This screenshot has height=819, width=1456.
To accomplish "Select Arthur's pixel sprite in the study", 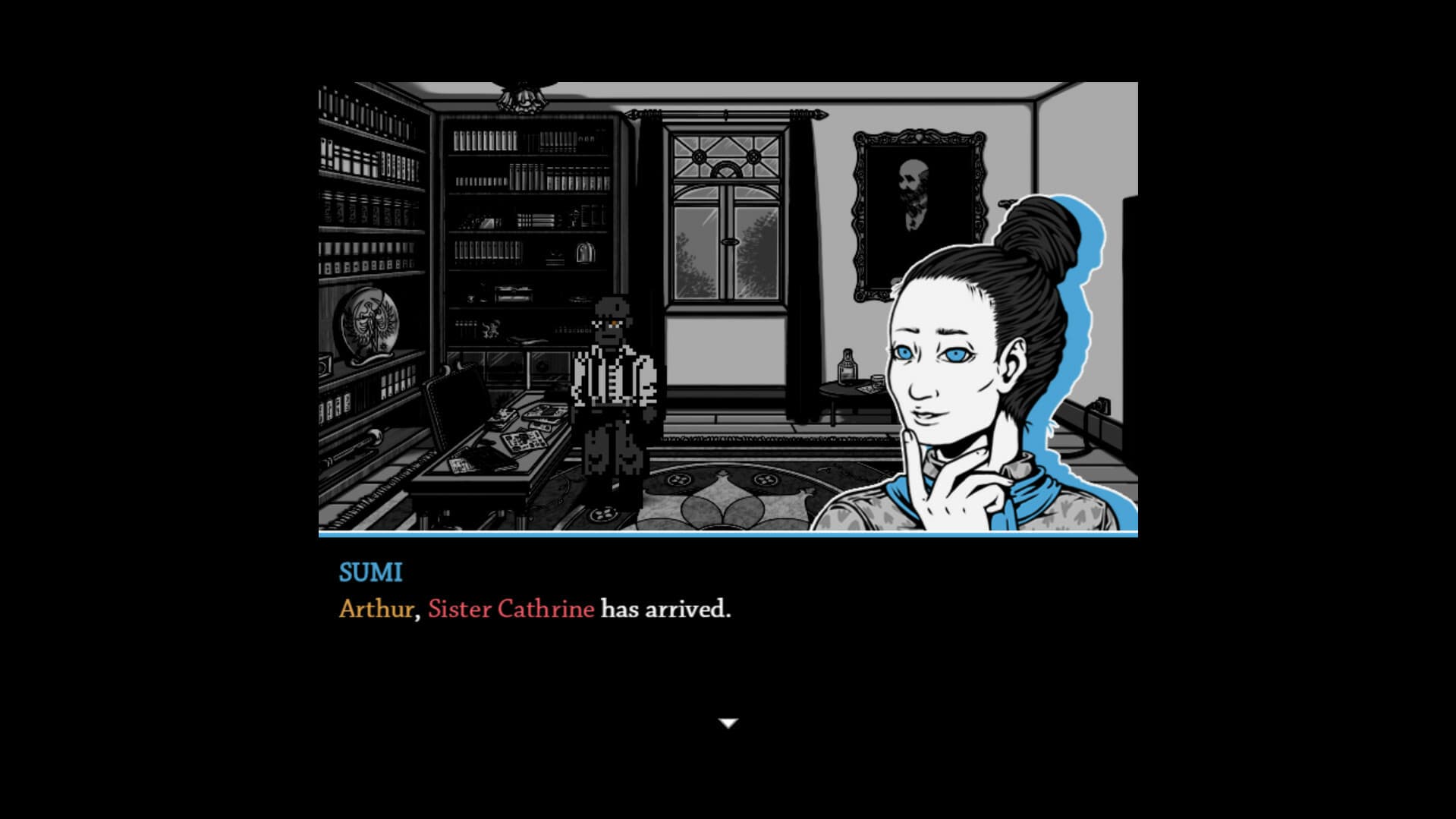I will point(613,395).
